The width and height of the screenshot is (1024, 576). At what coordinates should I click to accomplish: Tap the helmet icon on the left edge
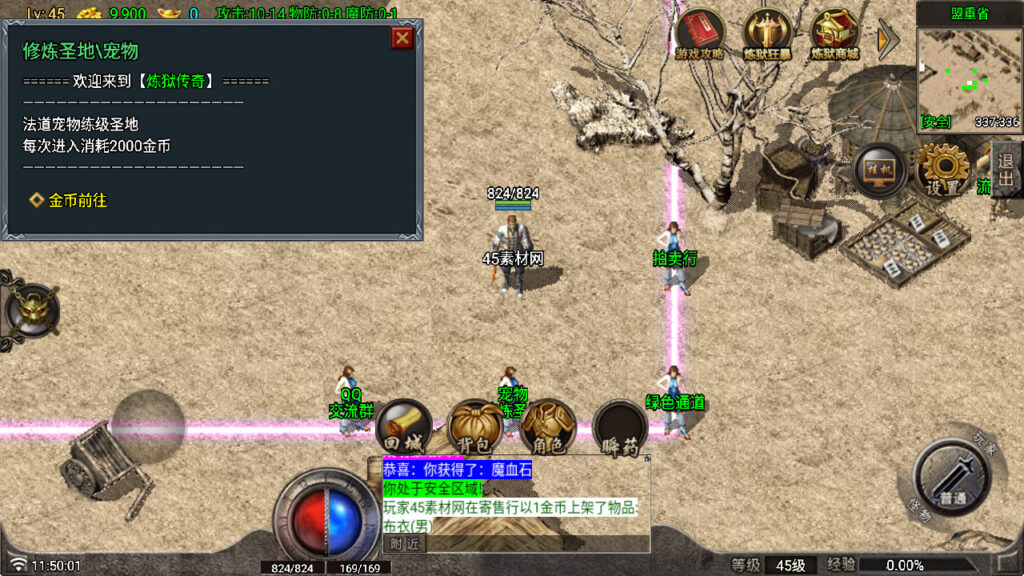coord(30,310)
